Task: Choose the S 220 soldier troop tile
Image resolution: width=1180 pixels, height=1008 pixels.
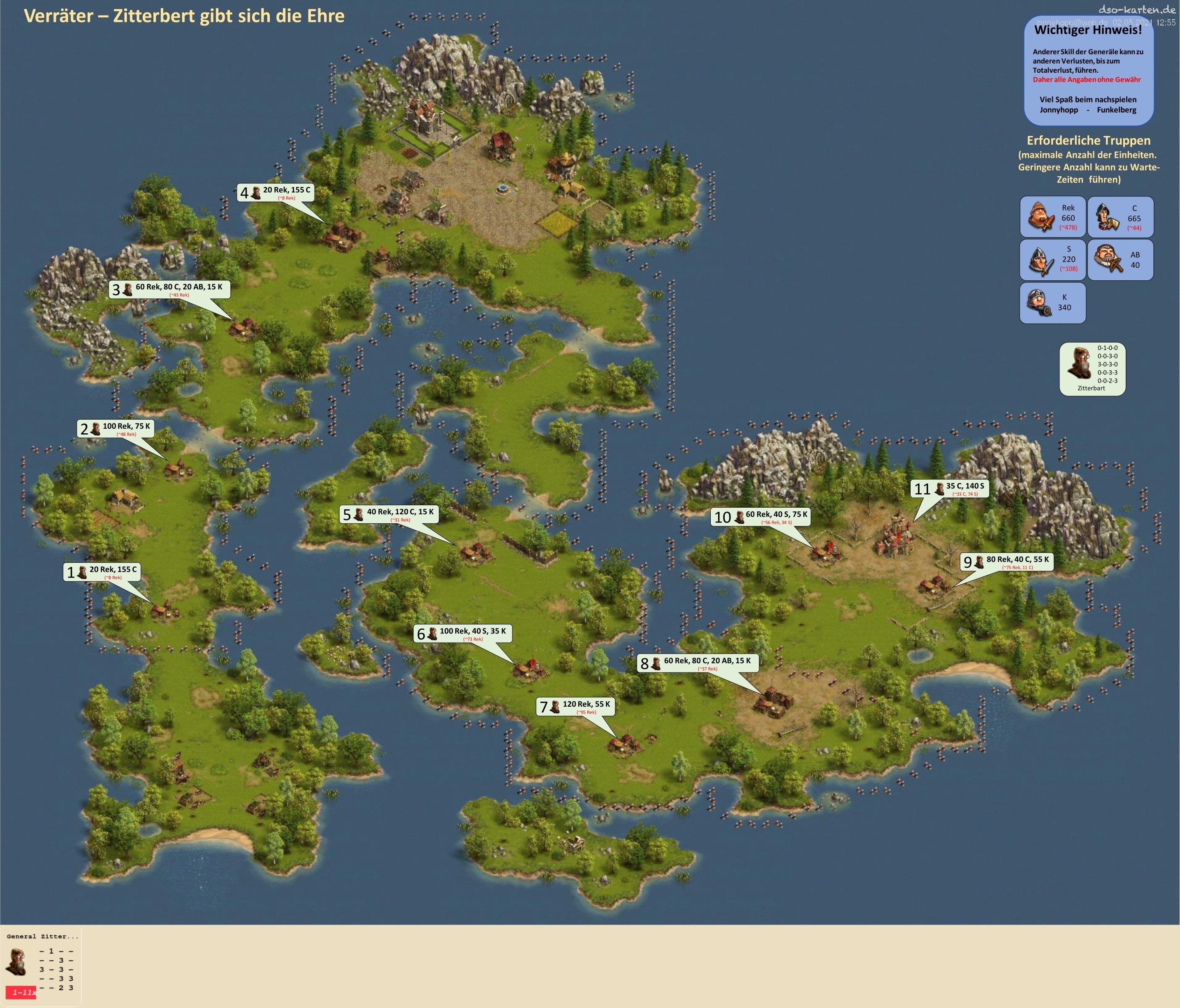Action: pos(1052,259)
